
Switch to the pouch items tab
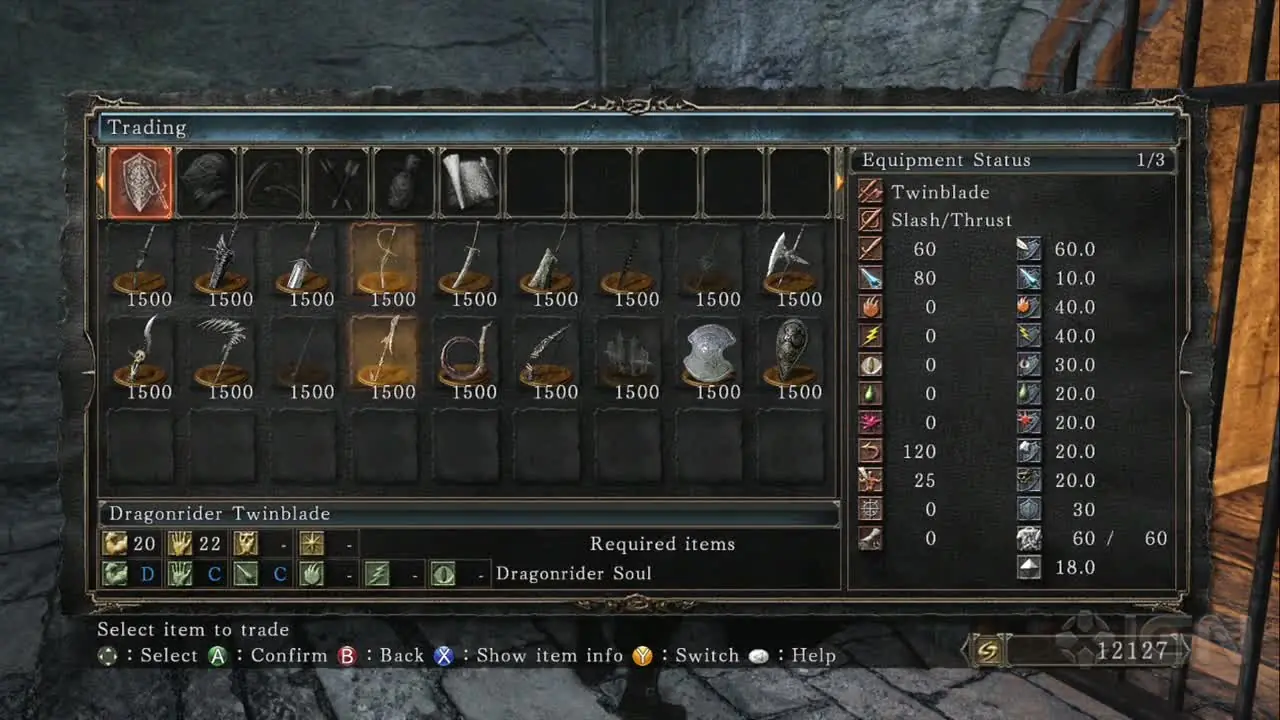pyautogui.click(x=403, y=182)
